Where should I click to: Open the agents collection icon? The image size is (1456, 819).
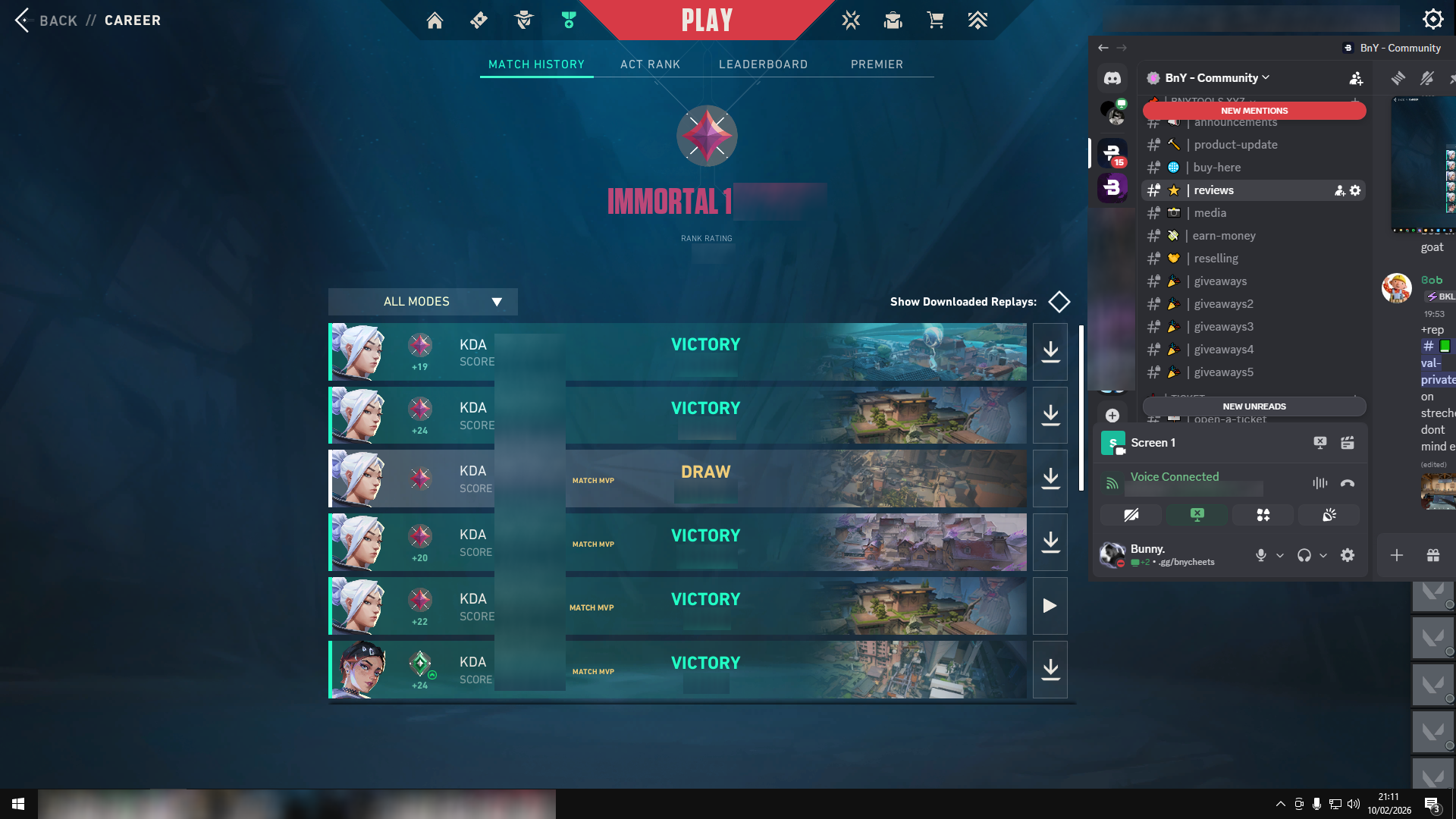523,20
